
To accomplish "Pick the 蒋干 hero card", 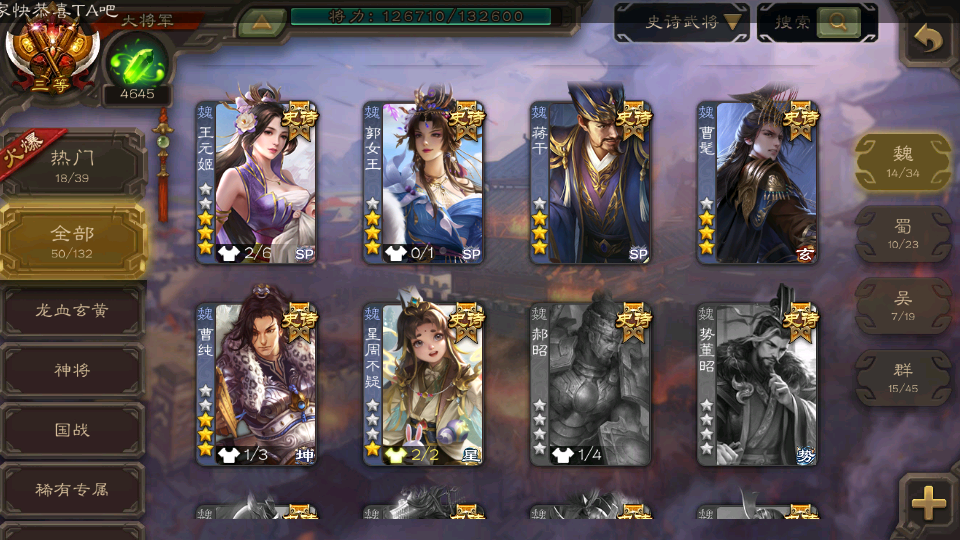I will [591, 182].
